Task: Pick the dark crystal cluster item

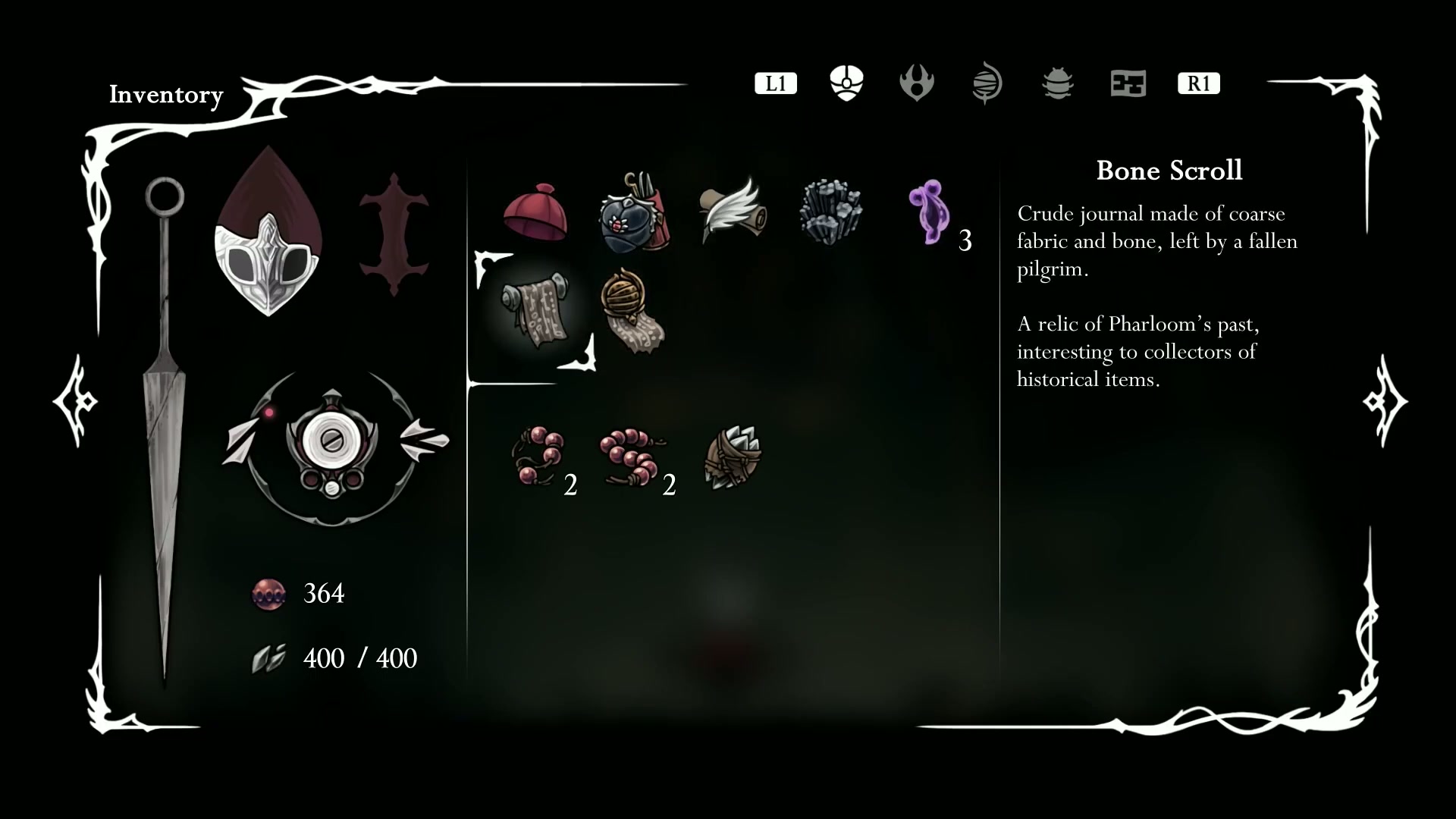Action: 830,212
